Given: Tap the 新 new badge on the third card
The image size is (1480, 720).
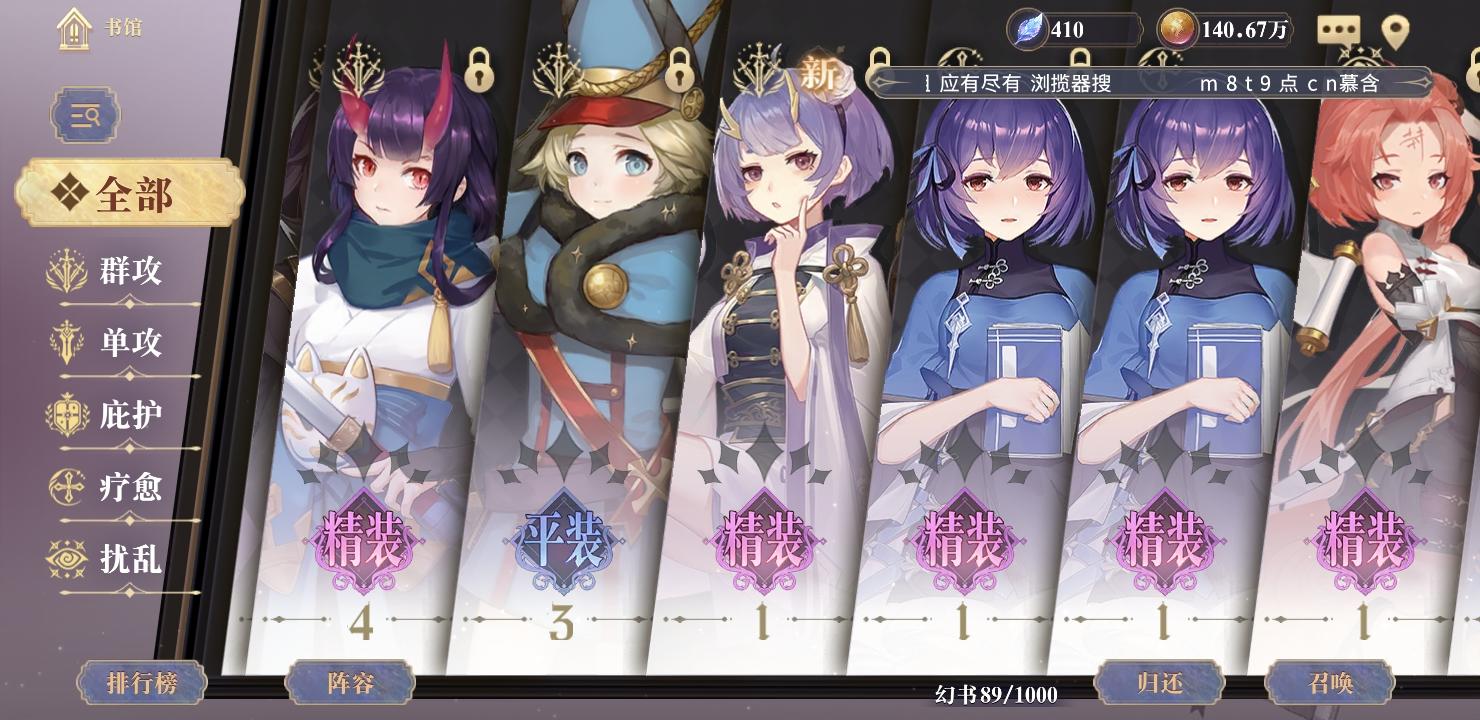Looking at the screenshot, I should click(x=817, y=73).
